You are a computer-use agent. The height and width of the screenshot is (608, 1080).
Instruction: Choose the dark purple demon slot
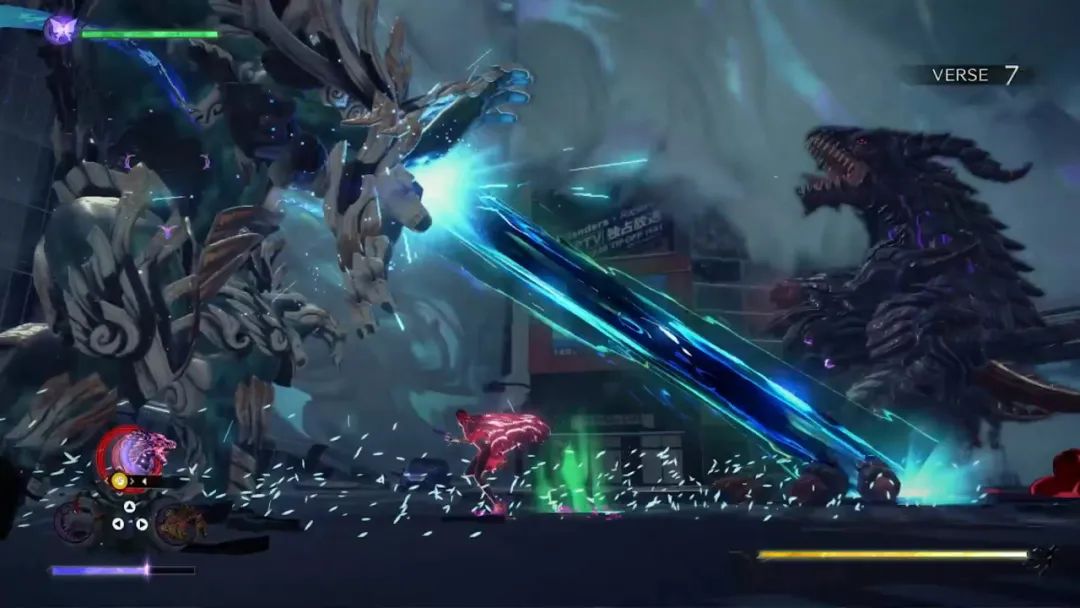pos(76,520)
